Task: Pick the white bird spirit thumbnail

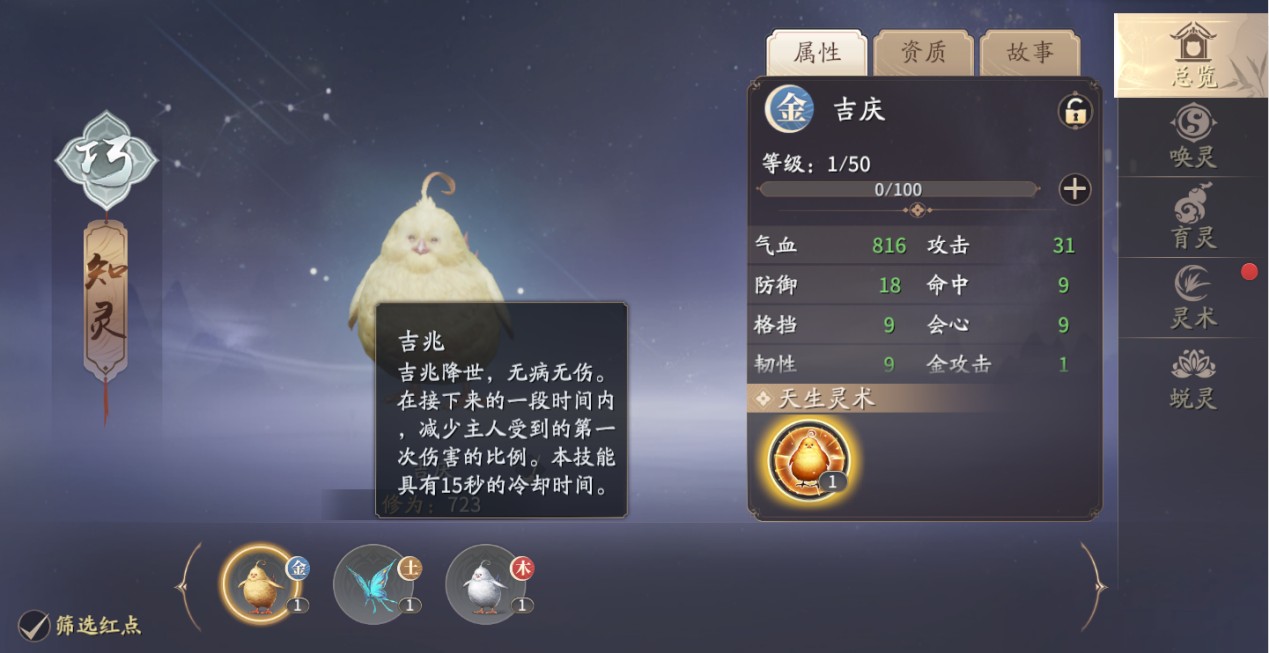Action: point(485,584)
